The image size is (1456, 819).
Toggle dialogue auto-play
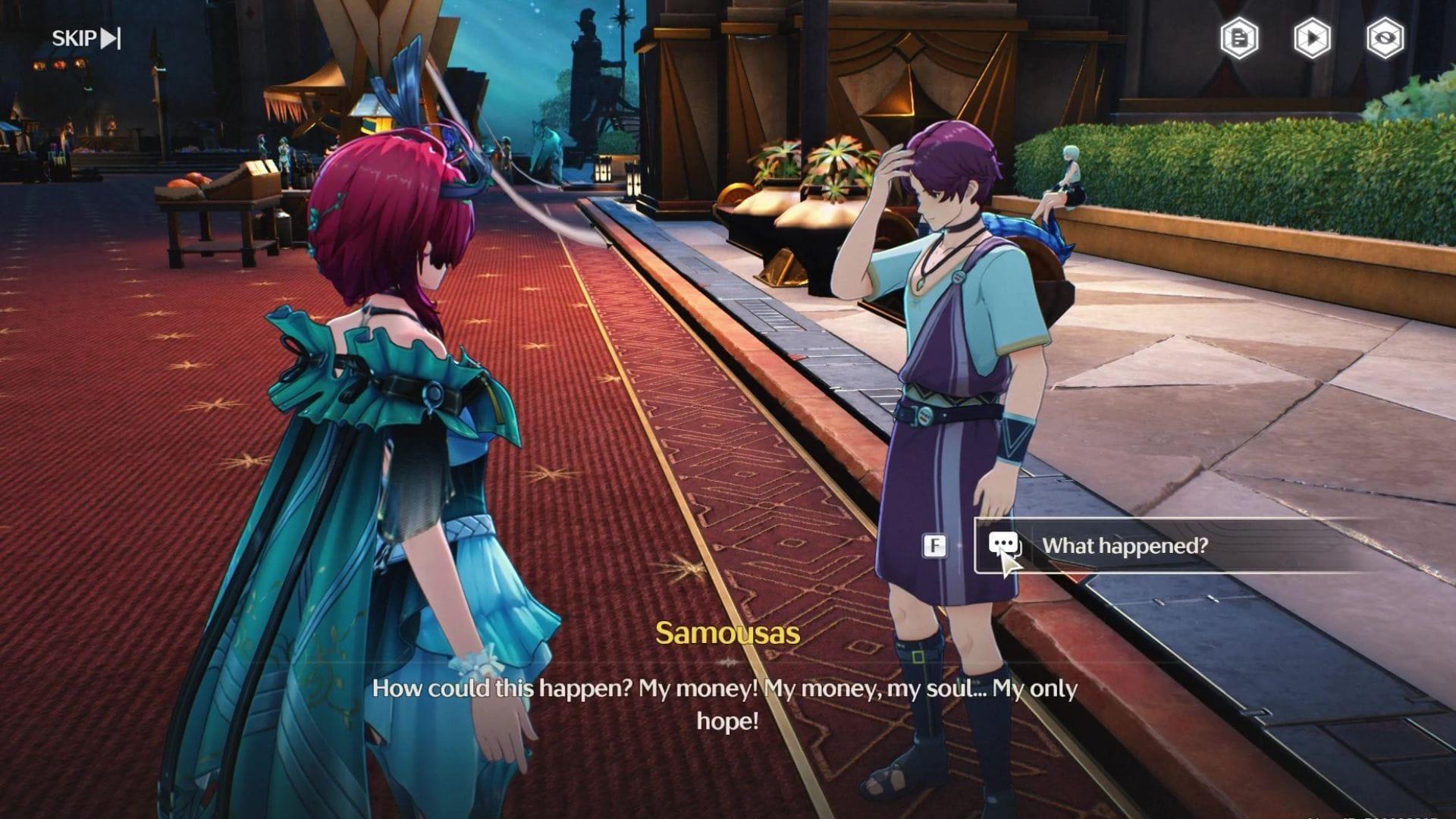coord(1312,38)
